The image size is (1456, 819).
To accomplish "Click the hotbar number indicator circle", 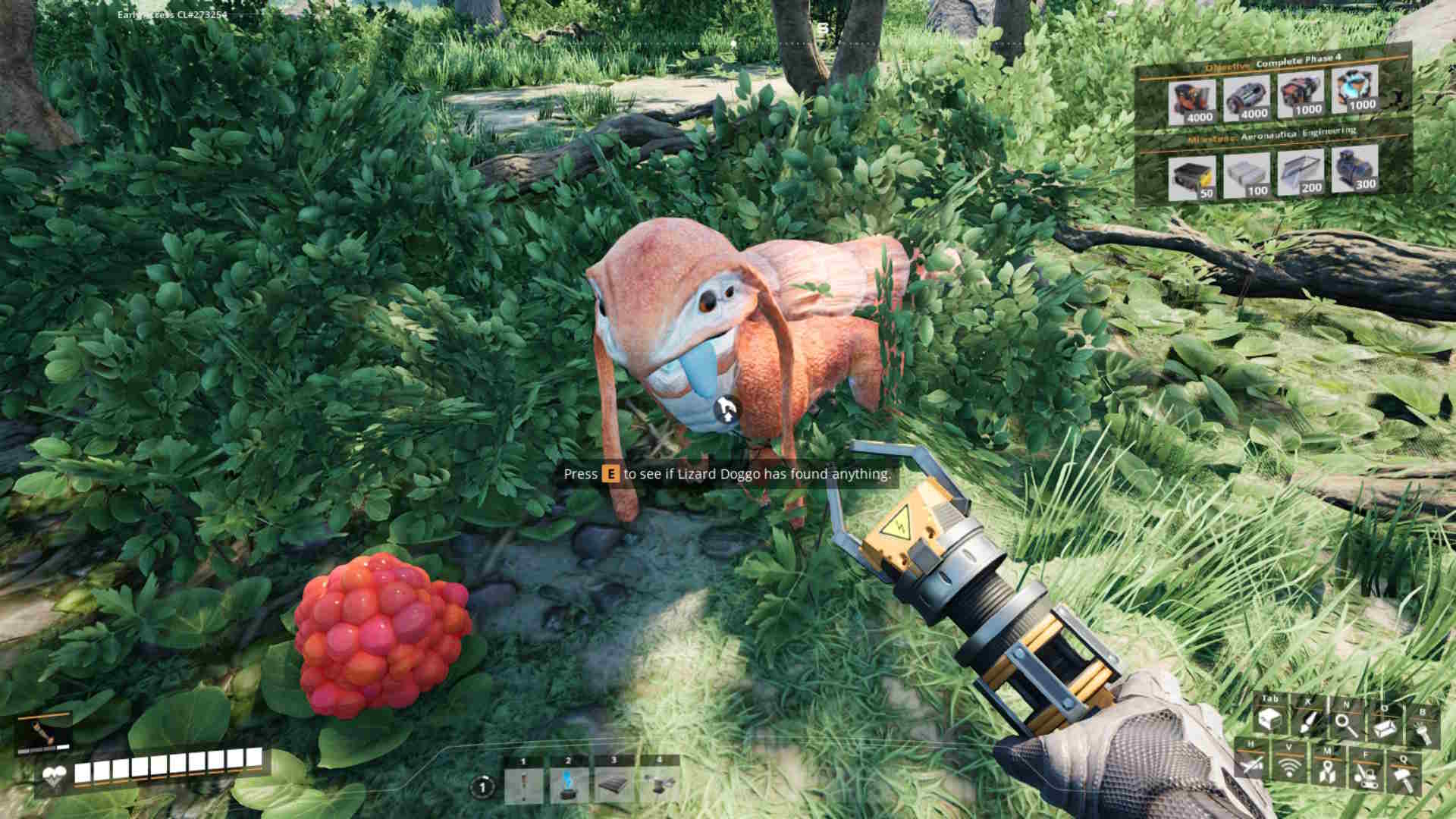I will point(482,788).
